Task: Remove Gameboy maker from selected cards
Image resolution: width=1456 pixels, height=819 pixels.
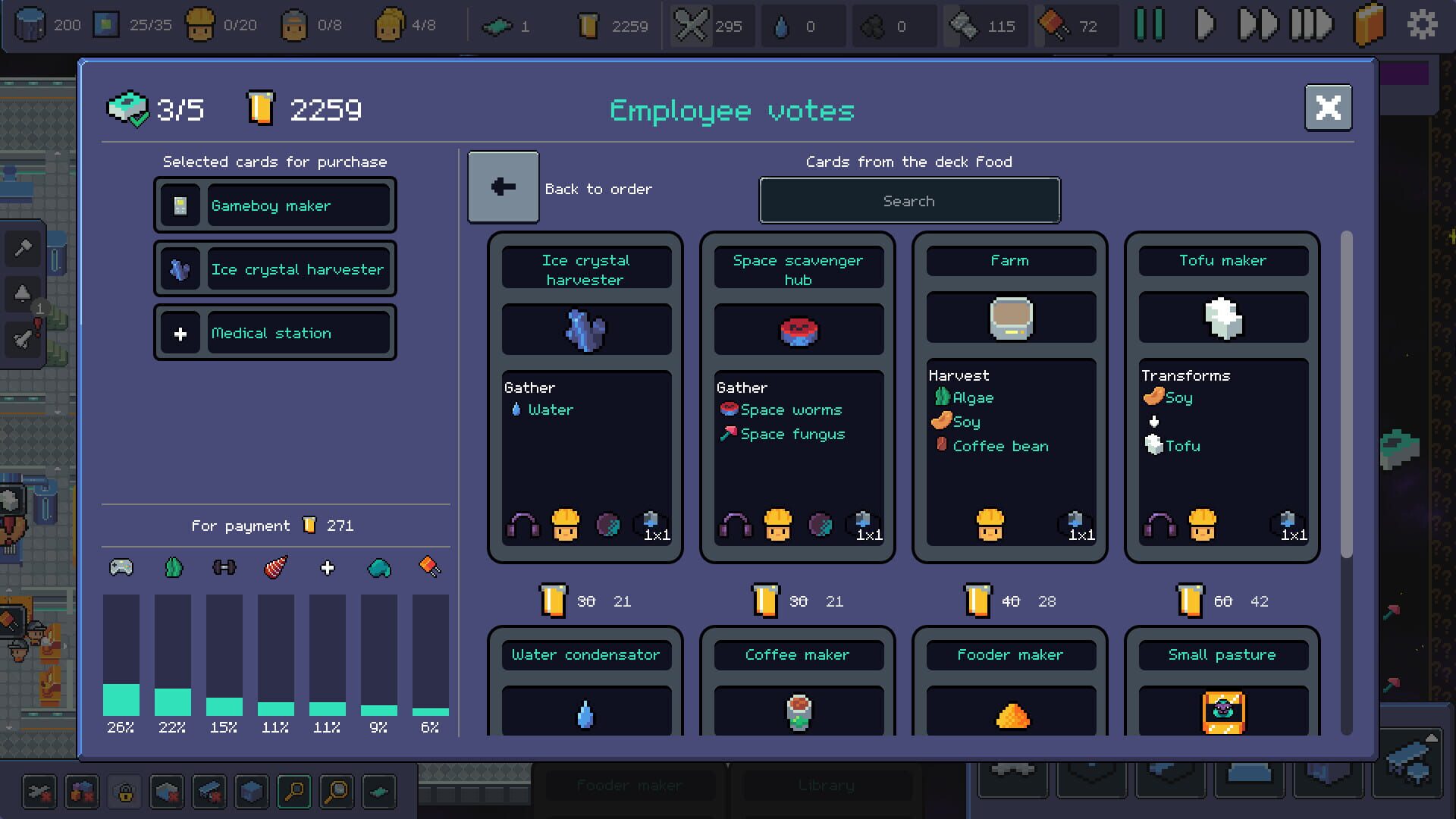Action: click(x=275, y=205)
